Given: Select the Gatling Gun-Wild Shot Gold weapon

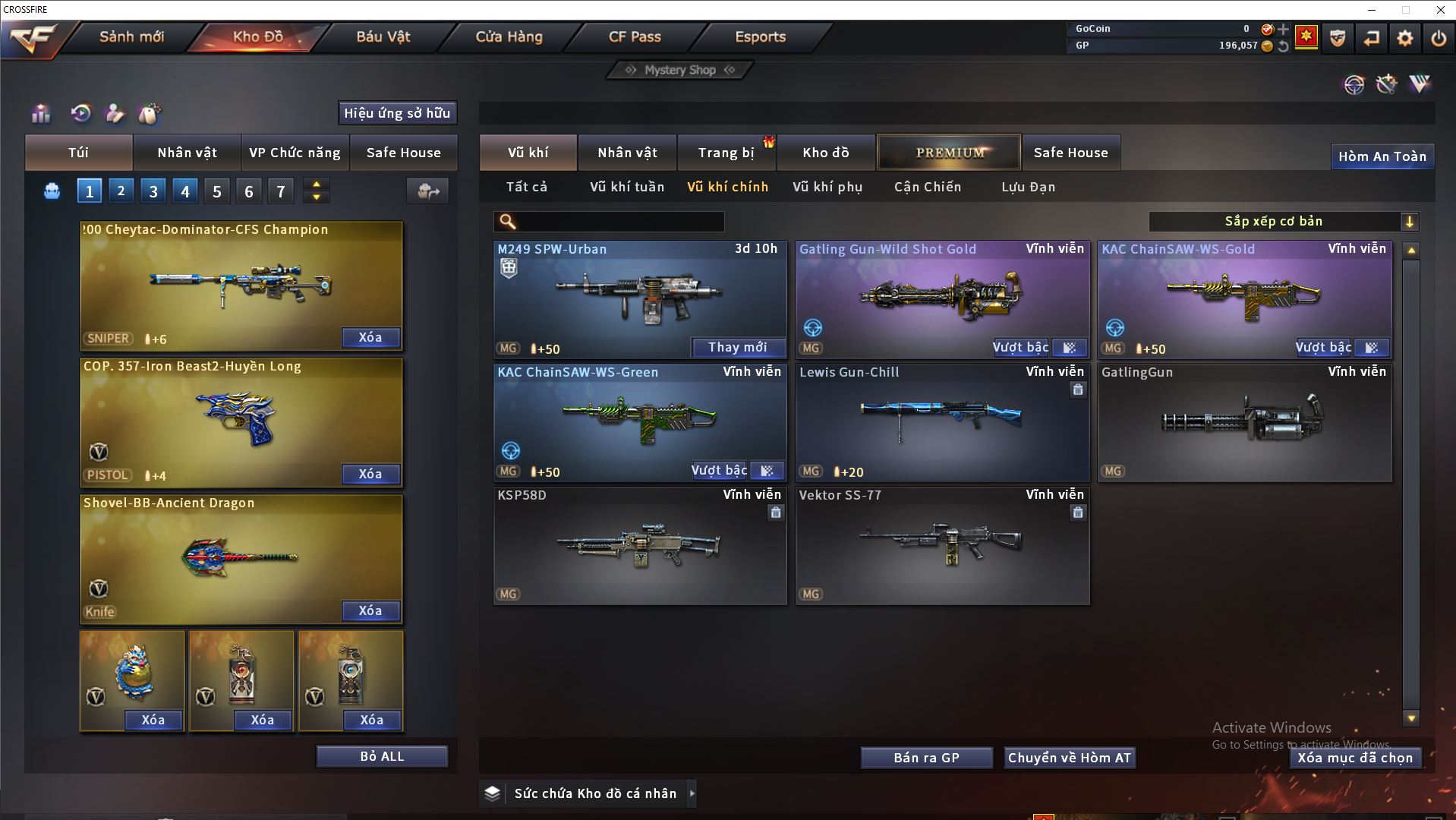Looking at the screenshot, I should (x=942, y=296).
